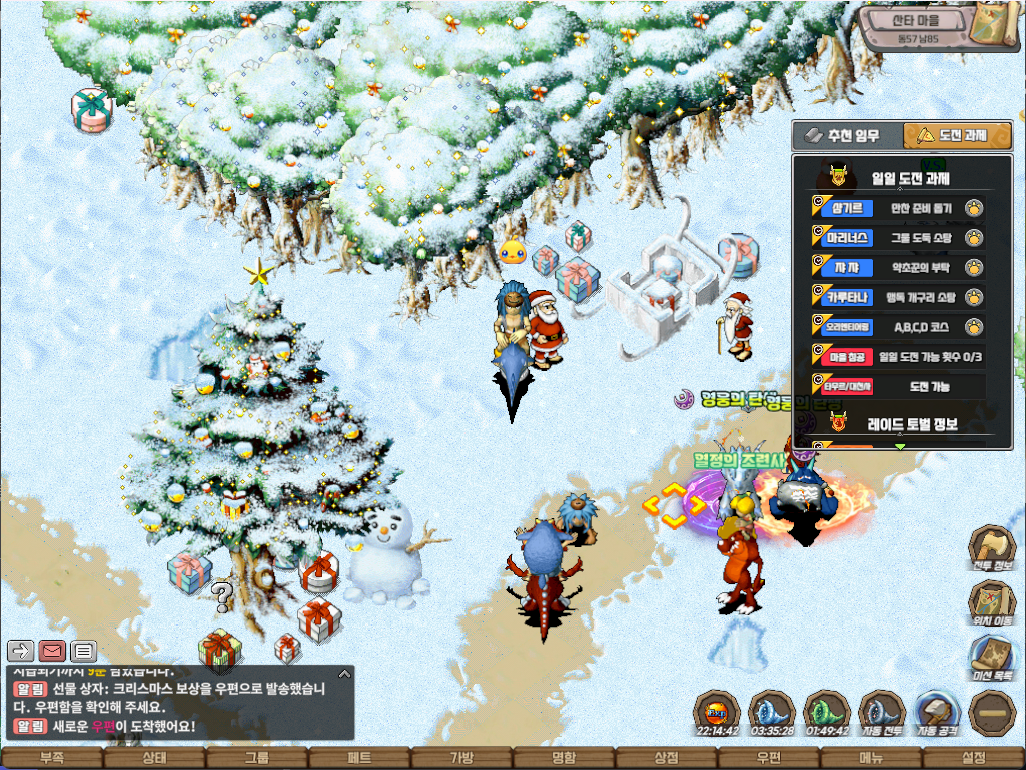Open the 페트 pet menu
1026x770 pixels.
(359, 758)
